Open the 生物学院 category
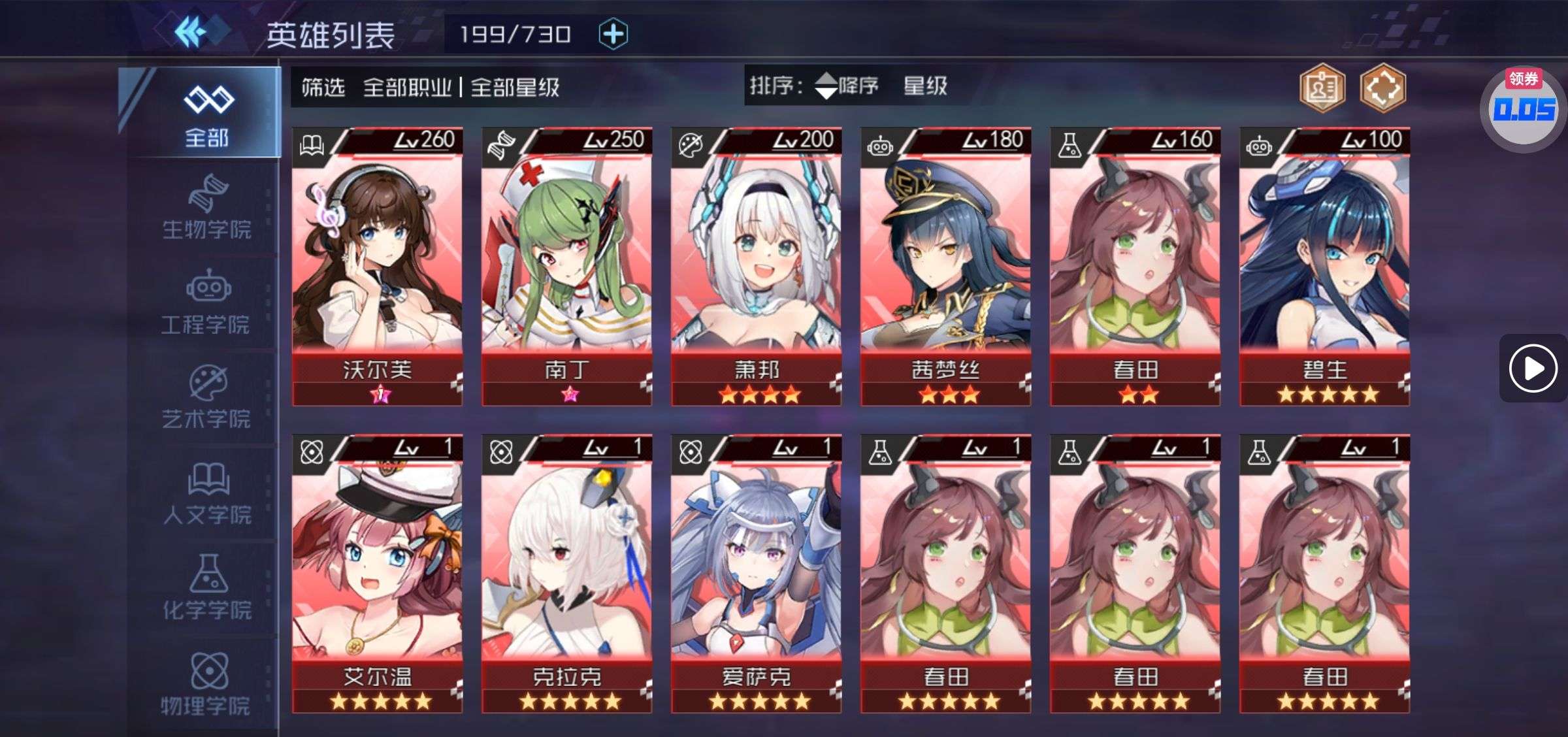This screenshot has width=1568, height=737. click(x=206, y=208)
